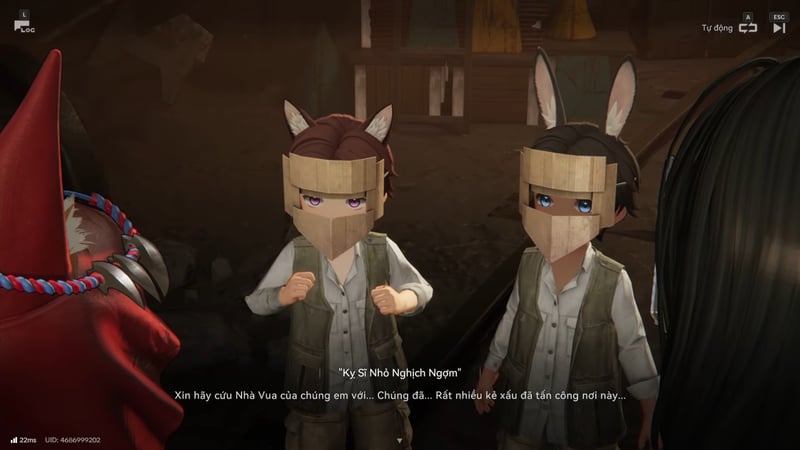Viewport: 800px width, 450px height.
Task: Toggle the Tự động auto-play dialogue
Action: pyautogui.click(x=747, y=28)
